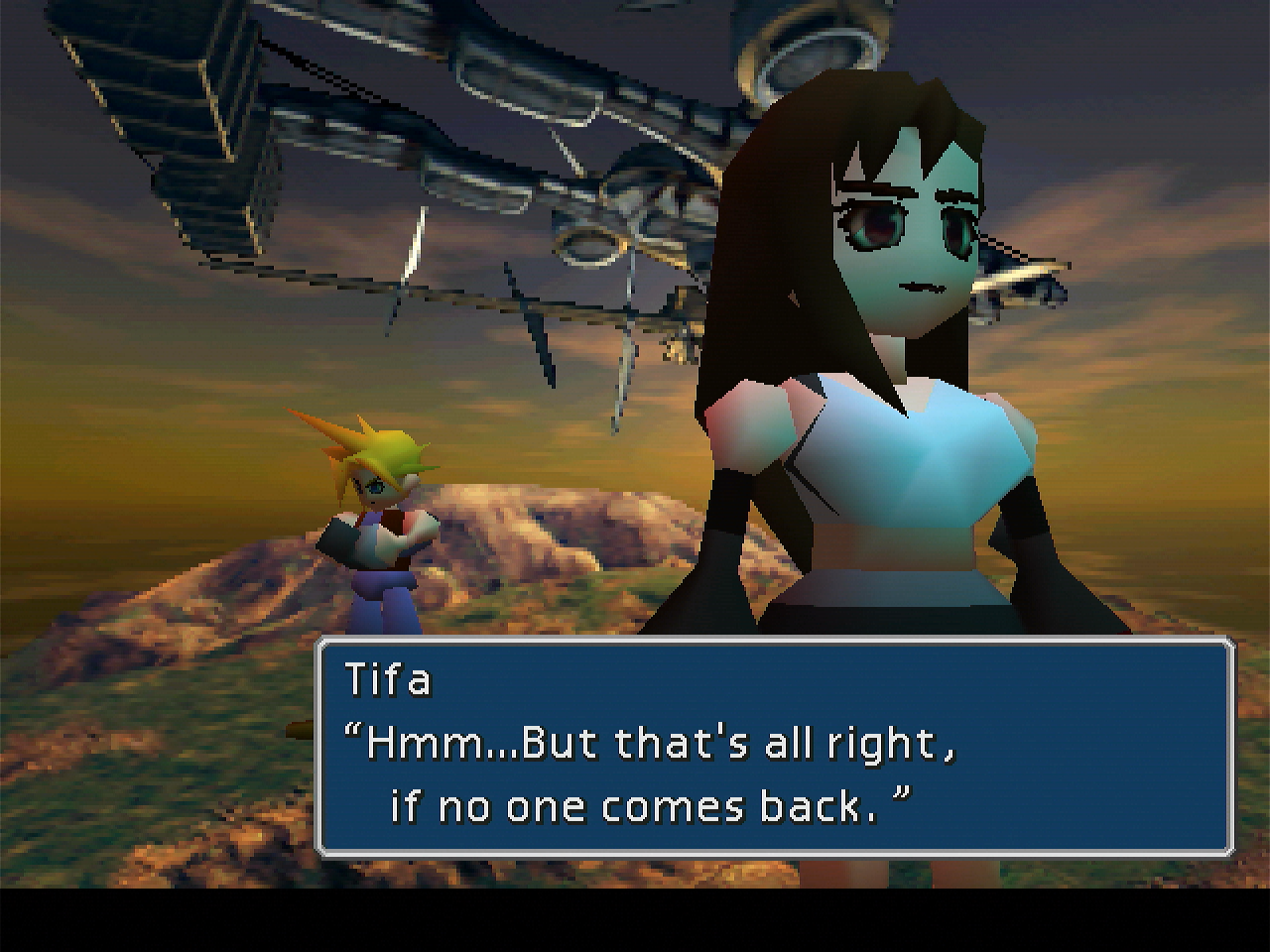The image size is (1270, 952).
Task: Click Tifa's dialogue box to advance
Action: [774, 746]
